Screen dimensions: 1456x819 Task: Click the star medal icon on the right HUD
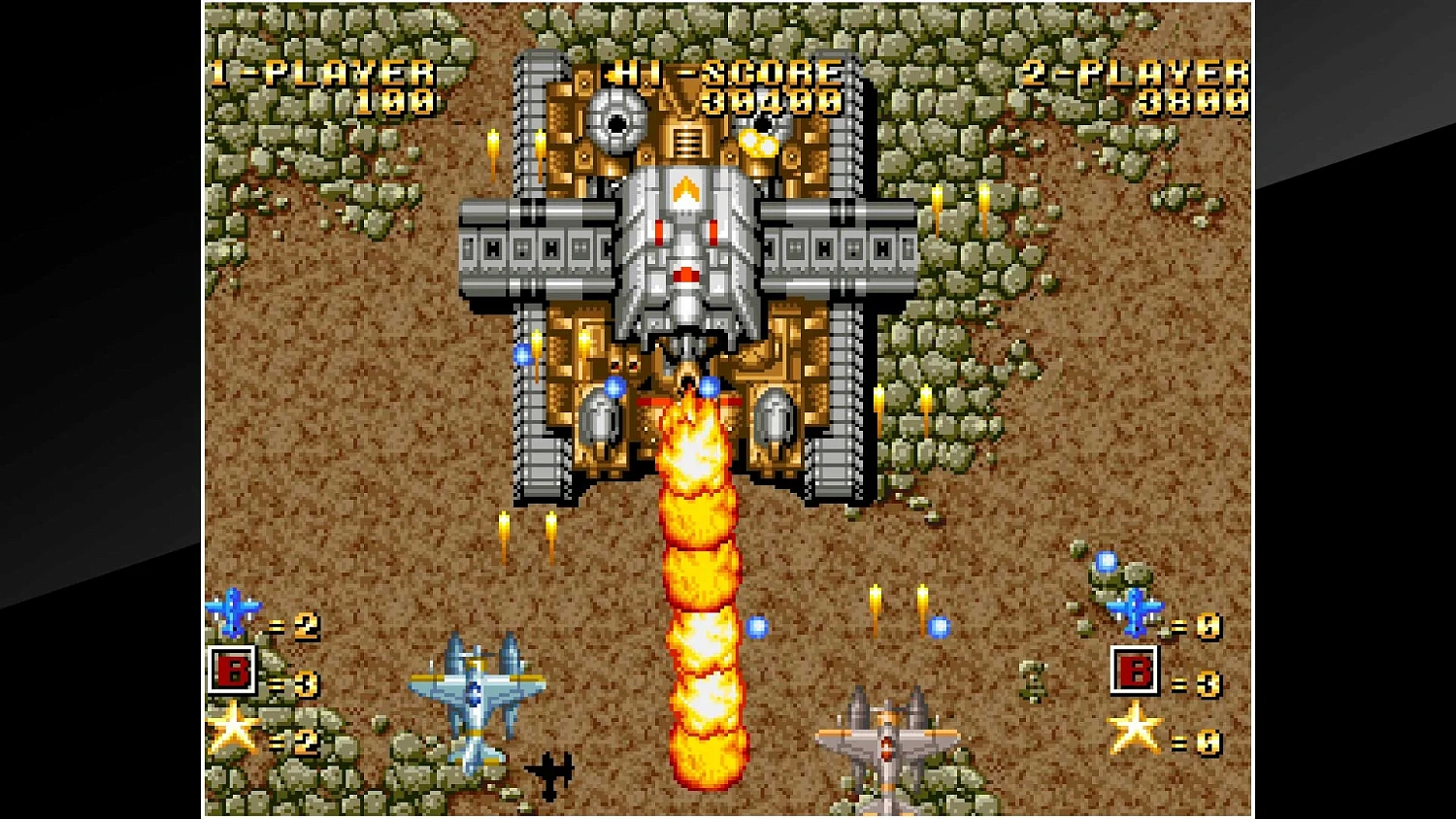click(1136, 732)
